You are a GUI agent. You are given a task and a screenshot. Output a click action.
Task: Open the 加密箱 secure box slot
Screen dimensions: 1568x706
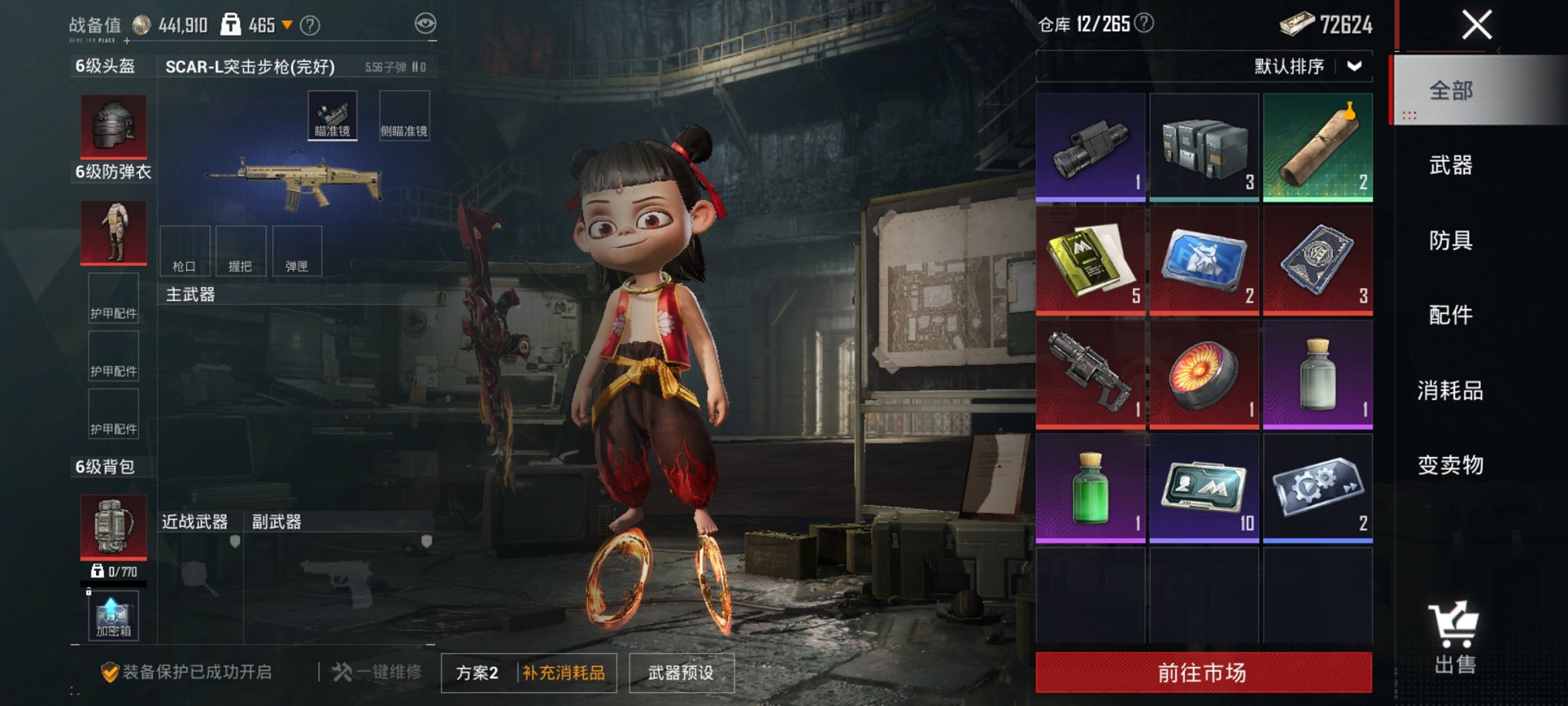point(113,616)
